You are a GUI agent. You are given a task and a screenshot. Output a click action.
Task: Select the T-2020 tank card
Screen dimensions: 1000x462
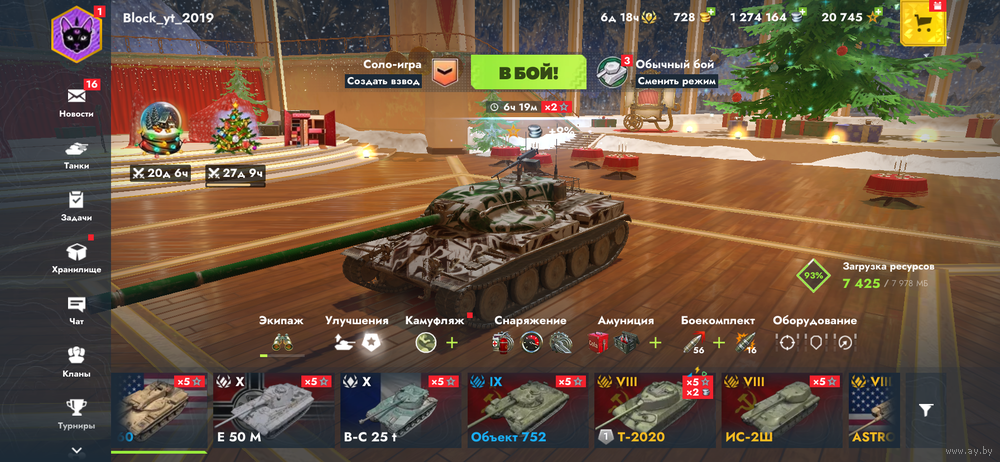pyautogui.click(x=652, y=410)
